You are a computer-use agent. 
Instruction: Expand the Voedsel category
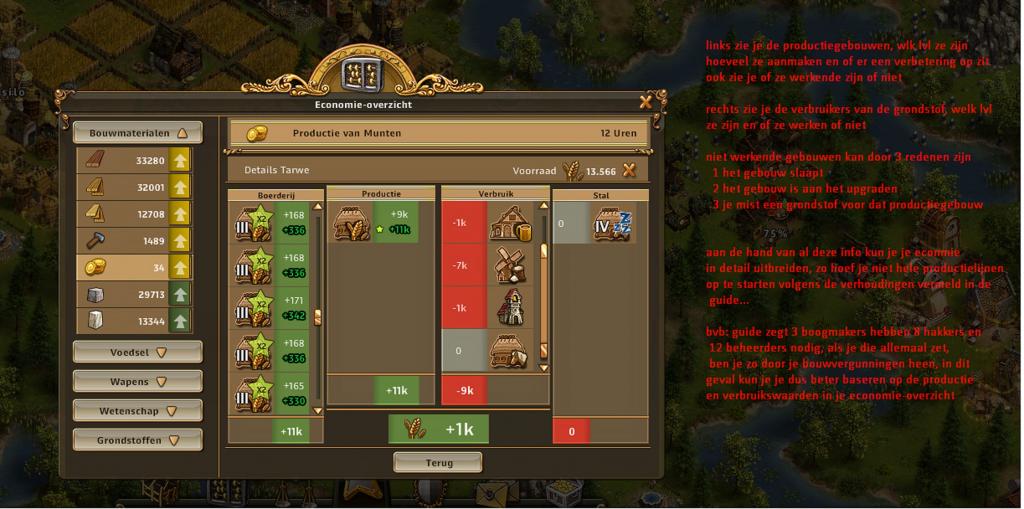pos(137,352)
